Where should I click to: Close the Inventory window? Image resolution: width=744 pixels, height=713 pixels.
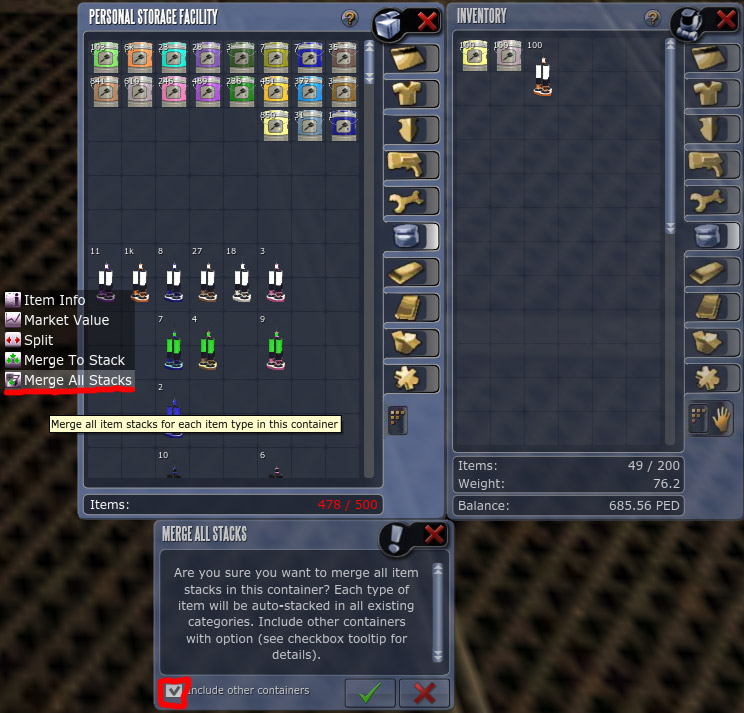point(726,19)
